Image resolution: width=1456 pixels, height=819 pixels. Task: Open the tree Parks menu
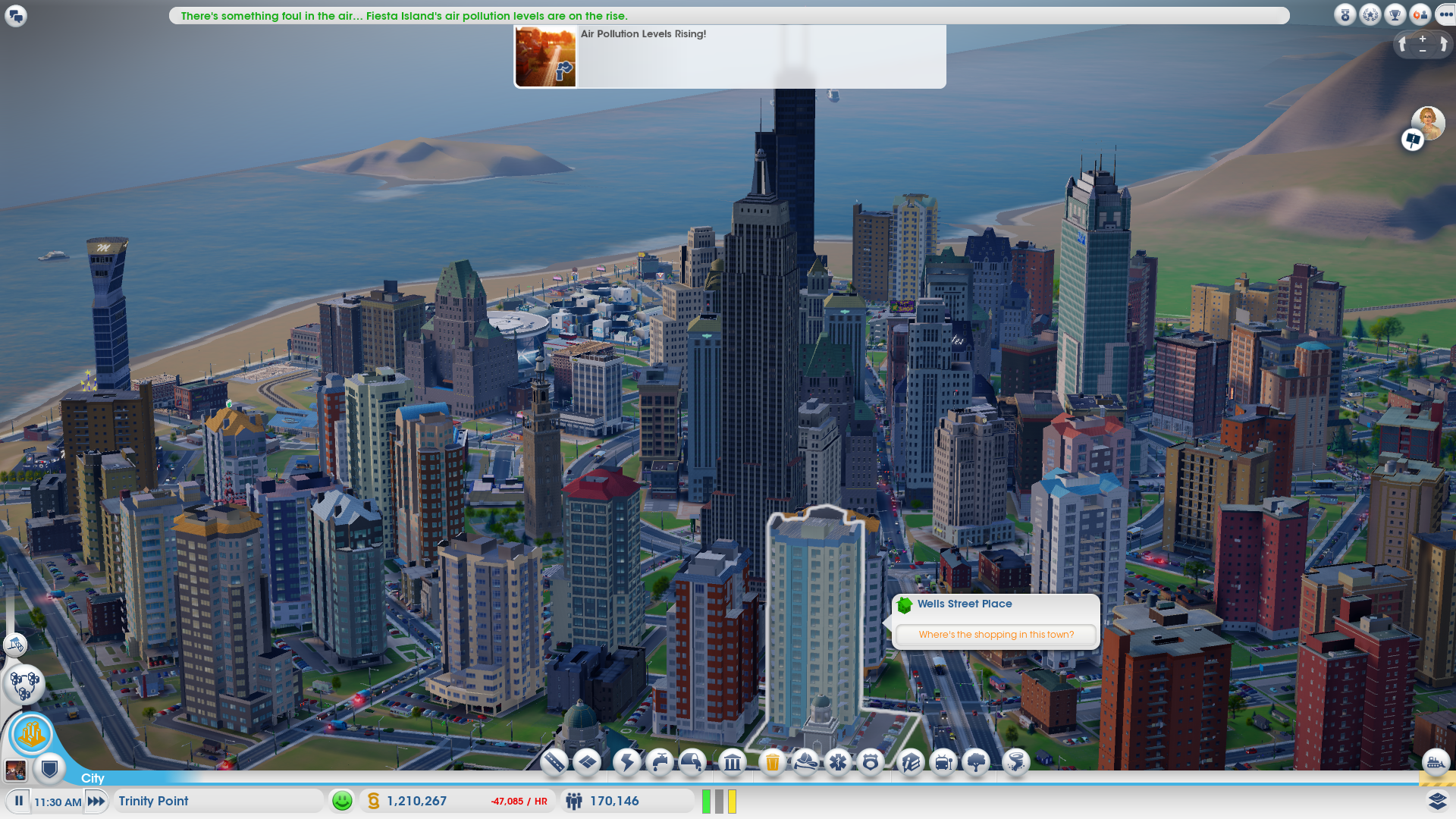tap(977, 762)
